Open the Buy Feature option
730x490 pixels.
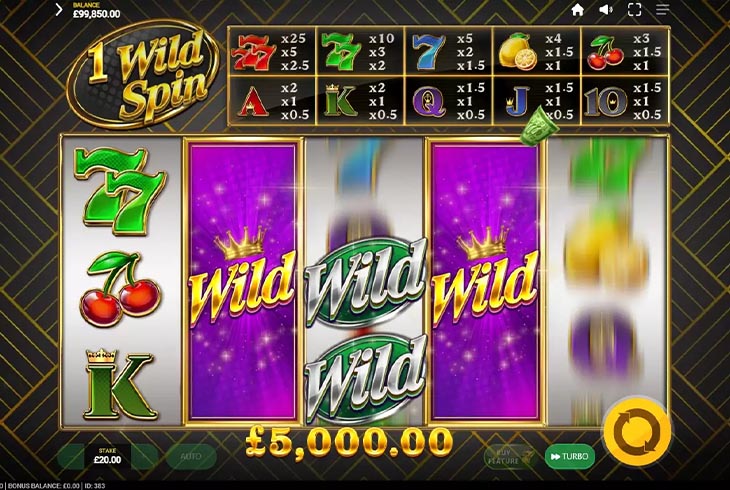click(x=508, y=457)
